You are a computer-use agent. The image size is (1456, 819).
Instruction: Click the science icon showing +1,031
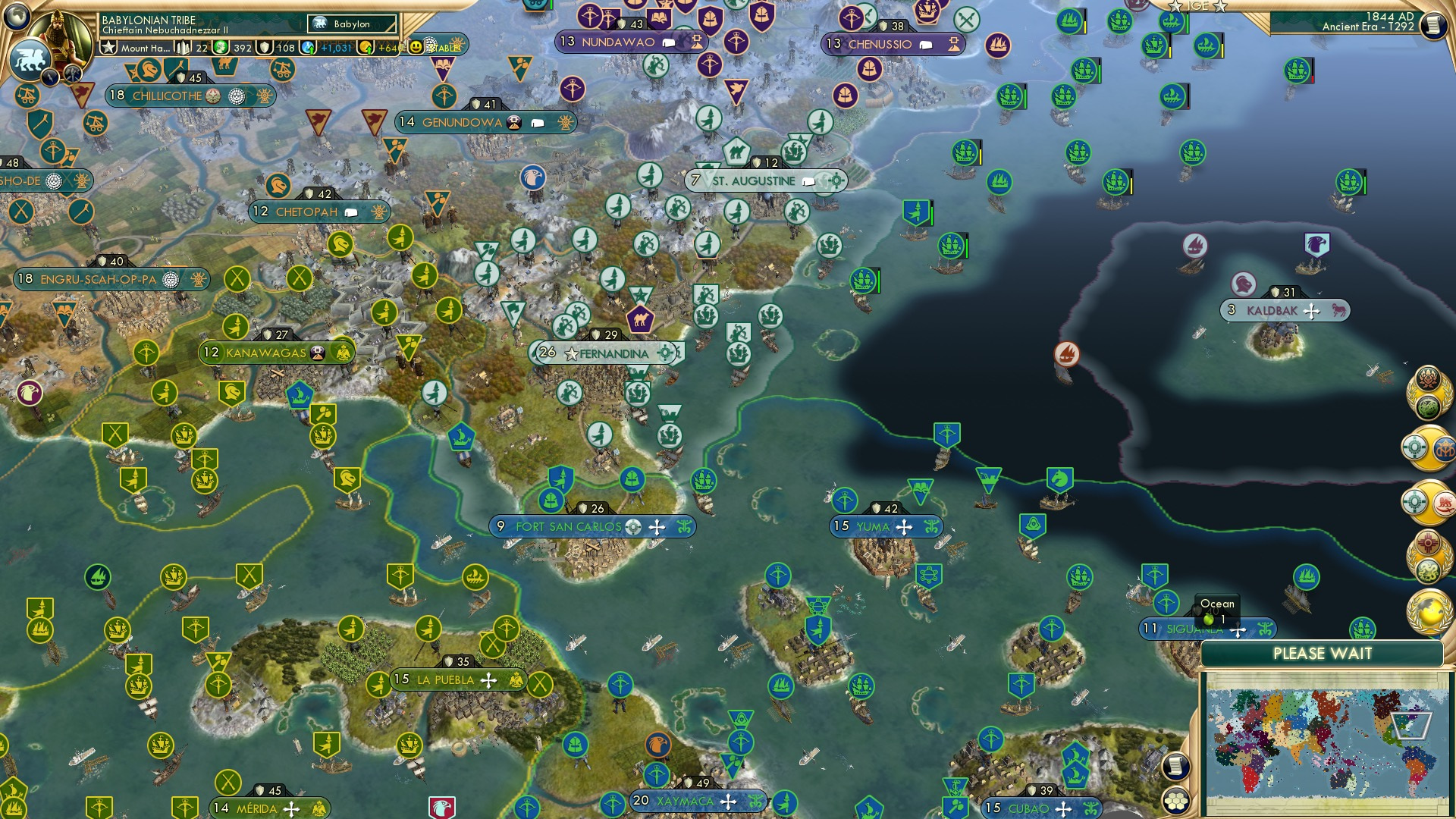(307, 47)
